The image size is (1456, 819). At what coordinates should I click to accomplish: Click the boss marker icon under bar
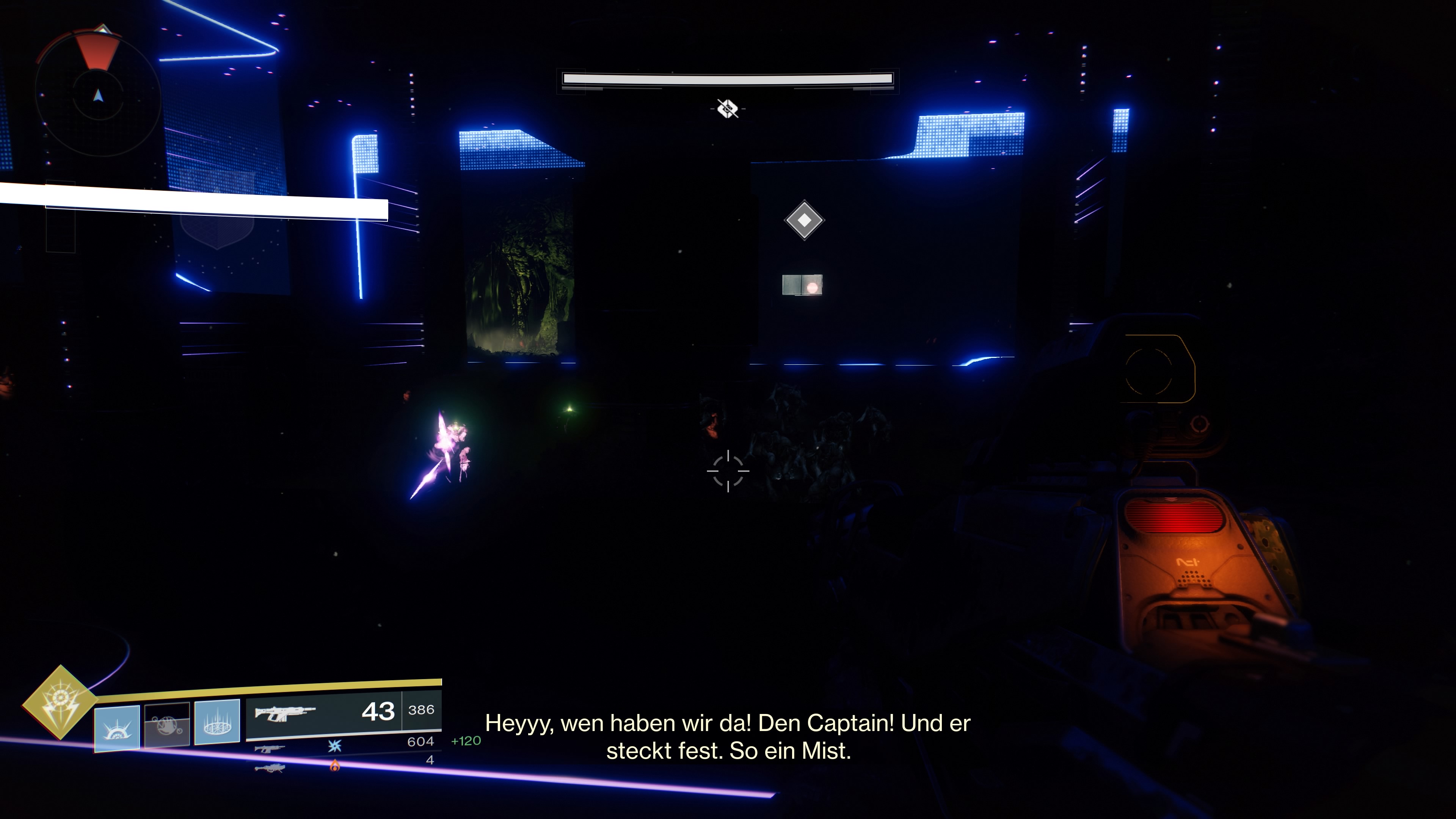point(728,108)
